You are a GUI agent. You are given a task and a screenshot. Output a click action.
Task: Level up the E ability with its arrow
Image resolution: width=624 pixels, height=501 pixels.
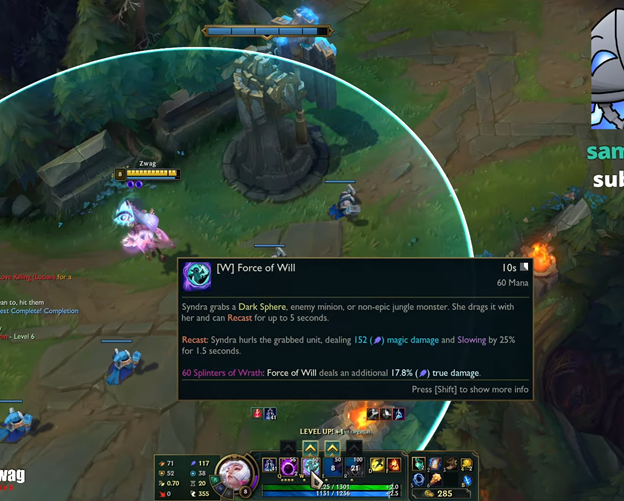(333, 447)
